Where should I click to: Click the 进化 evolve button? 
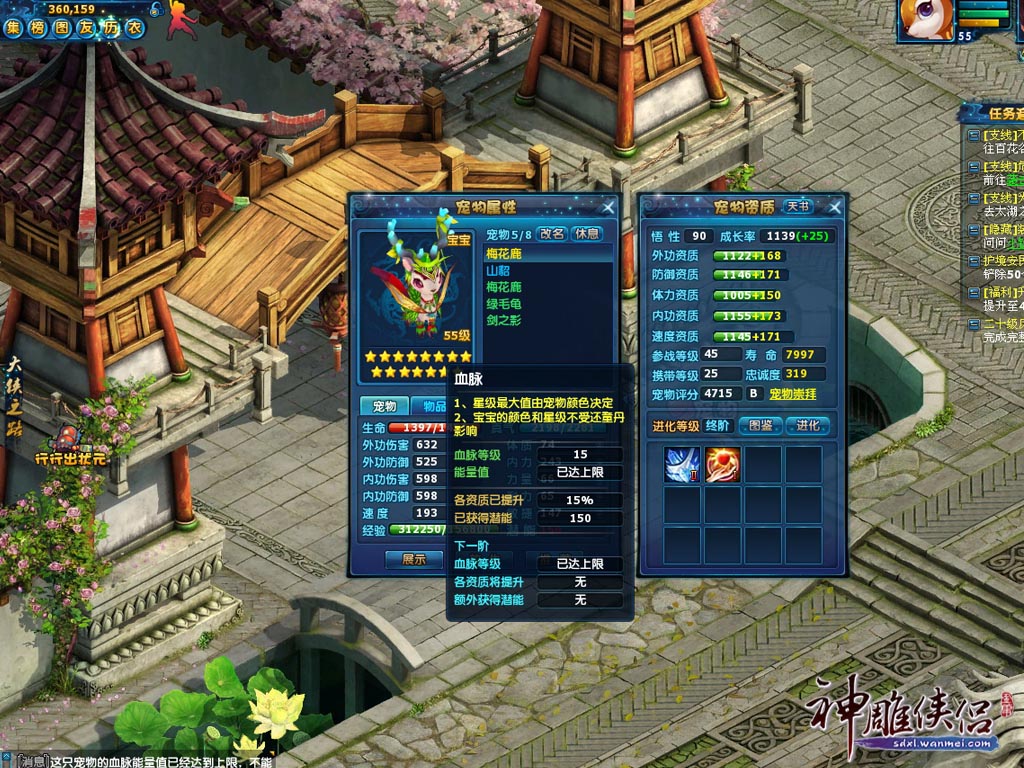808,425
